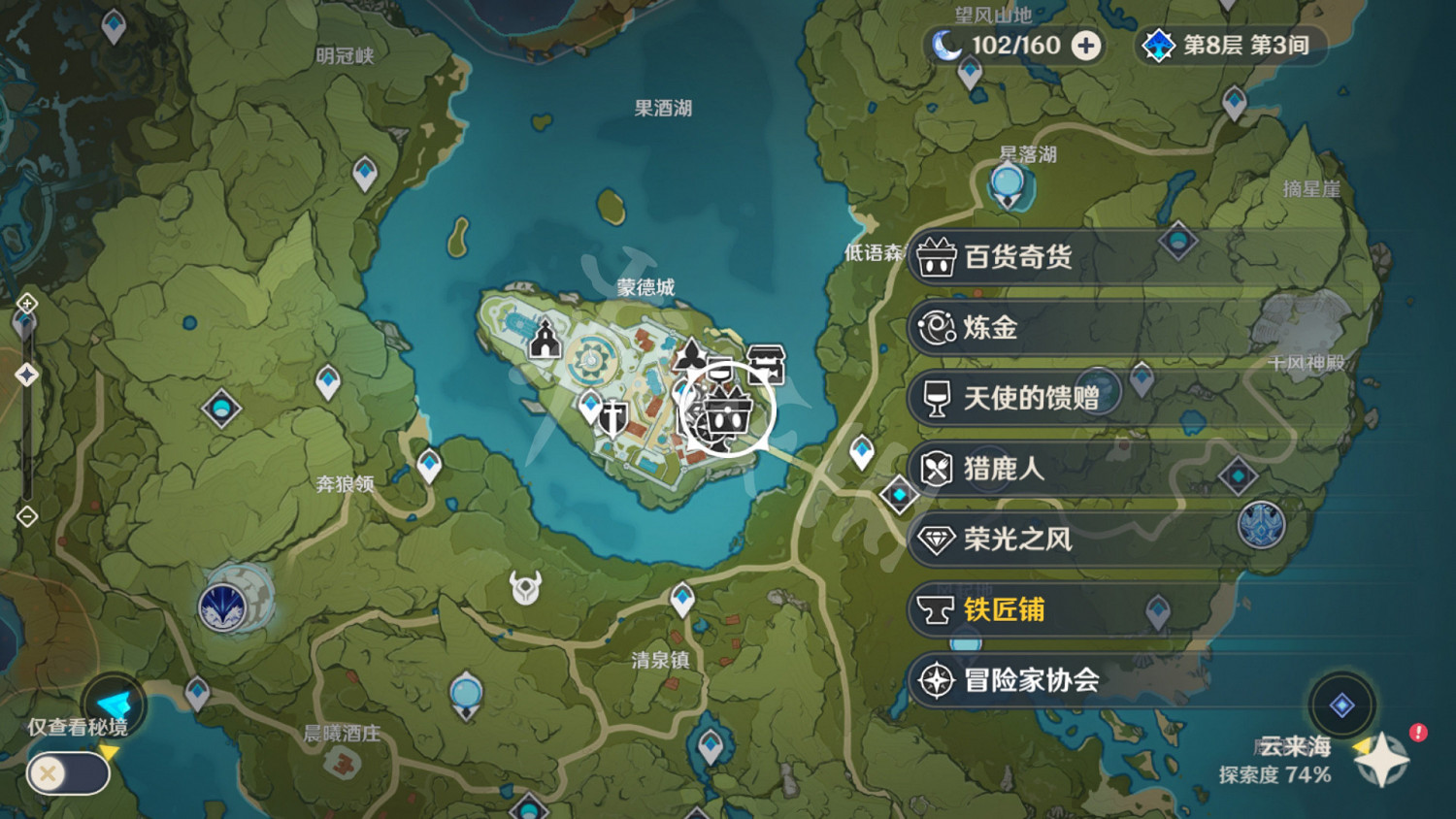Viewport: 1456px width, 819px height.
Task: Click the Abyss icon beside 第8层 第3间
Action: coord(1158,44)
